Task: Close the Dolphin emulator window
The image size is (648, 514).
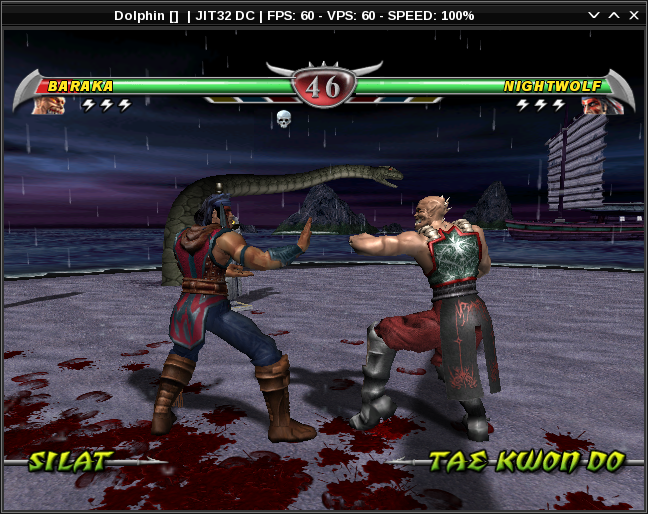Action: pyautogui.click(x=635, y=15)
